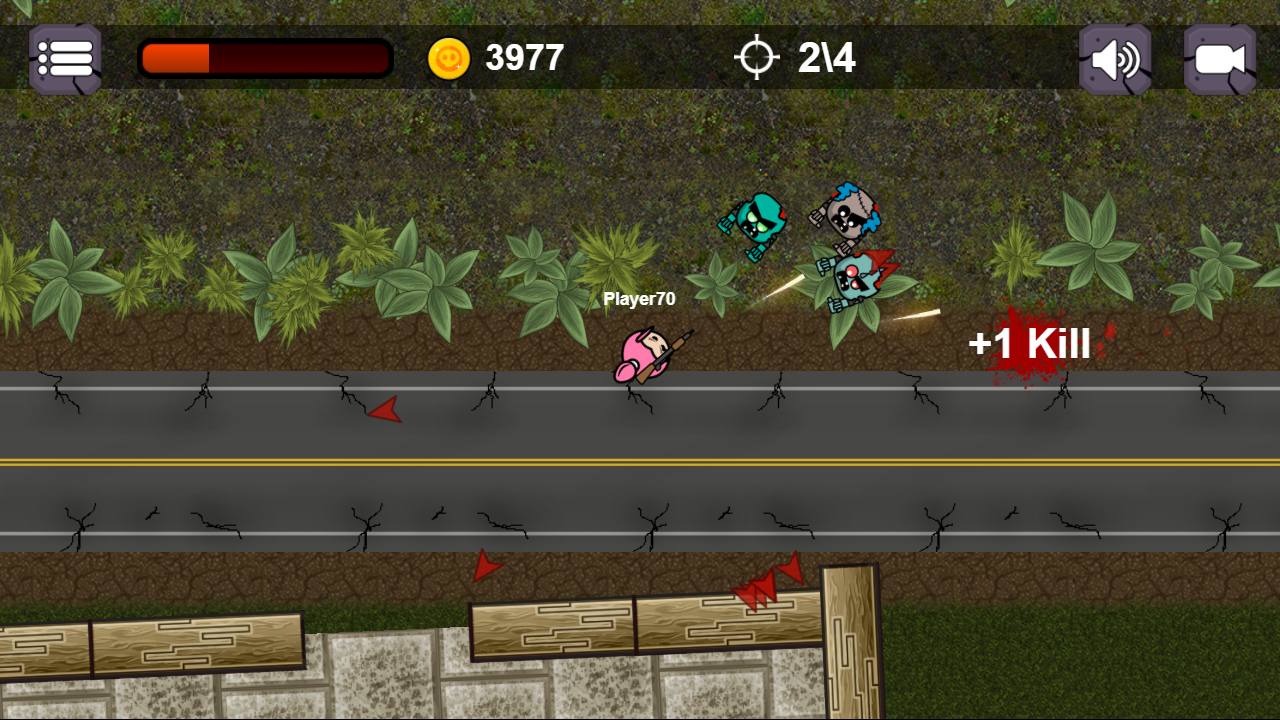Open the game menu list icon
The width and height of the screenshot is (1280, 720).
coord(64,58)
